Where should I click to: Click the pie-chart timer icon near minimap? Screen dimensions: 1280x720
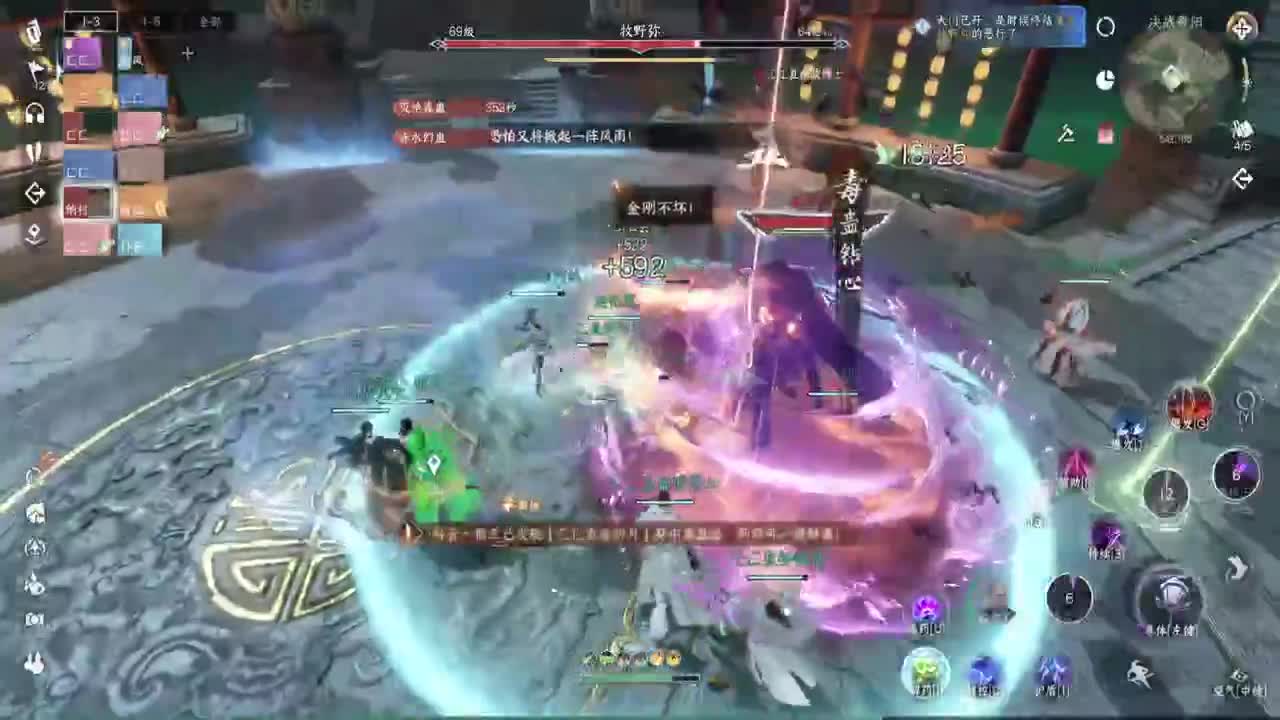click(x=1106, y=78)
